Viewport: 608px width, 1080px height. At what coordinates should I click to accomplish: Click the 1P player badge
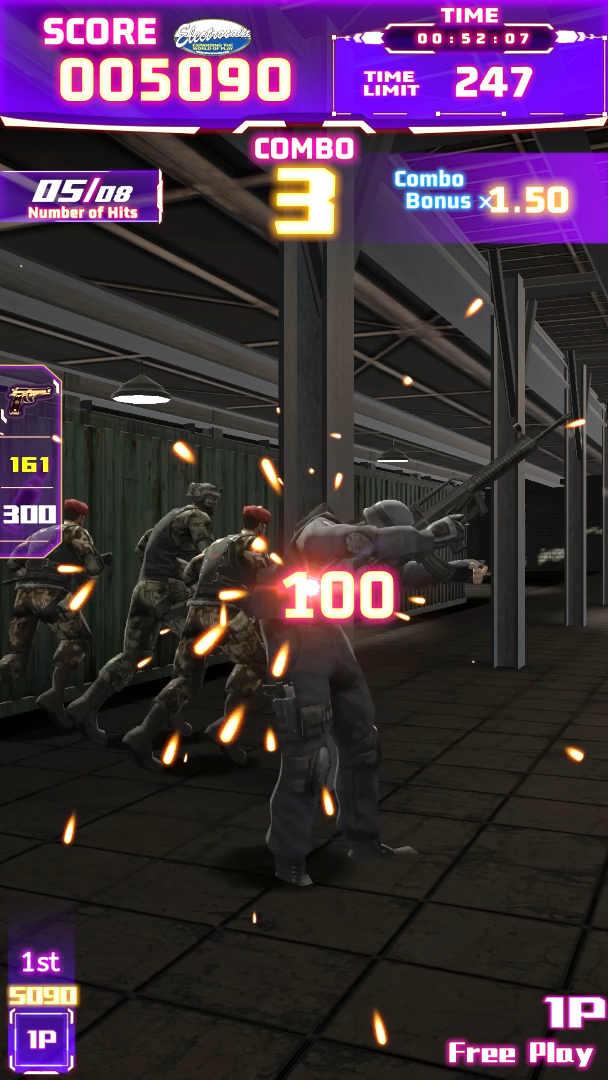click(x=41, y=1039)
